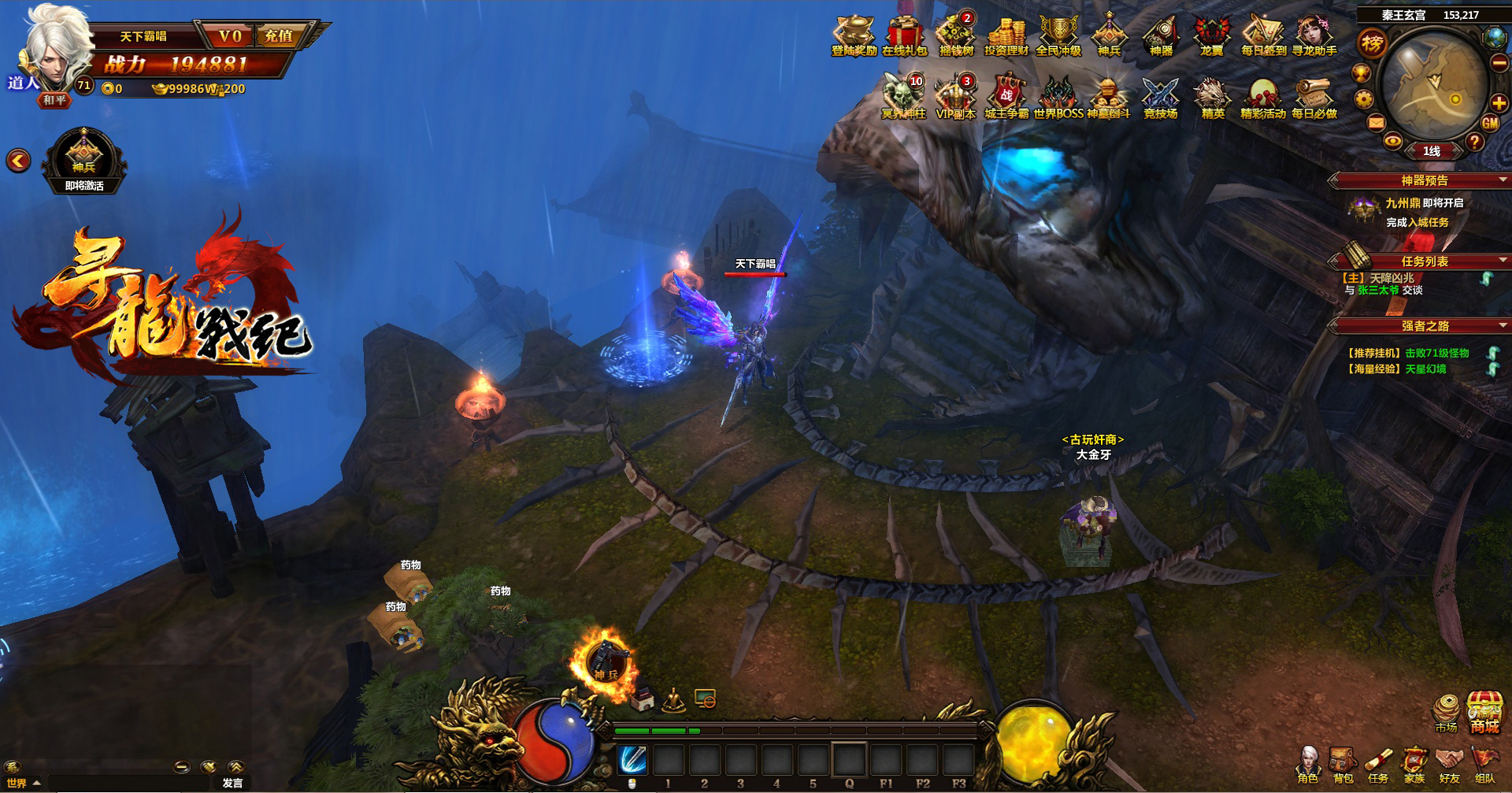Viewport: 1512px width, 793px height.
Task: Open the 充值 recharge button
Action: pyautogui.click(x=279, y=36)
